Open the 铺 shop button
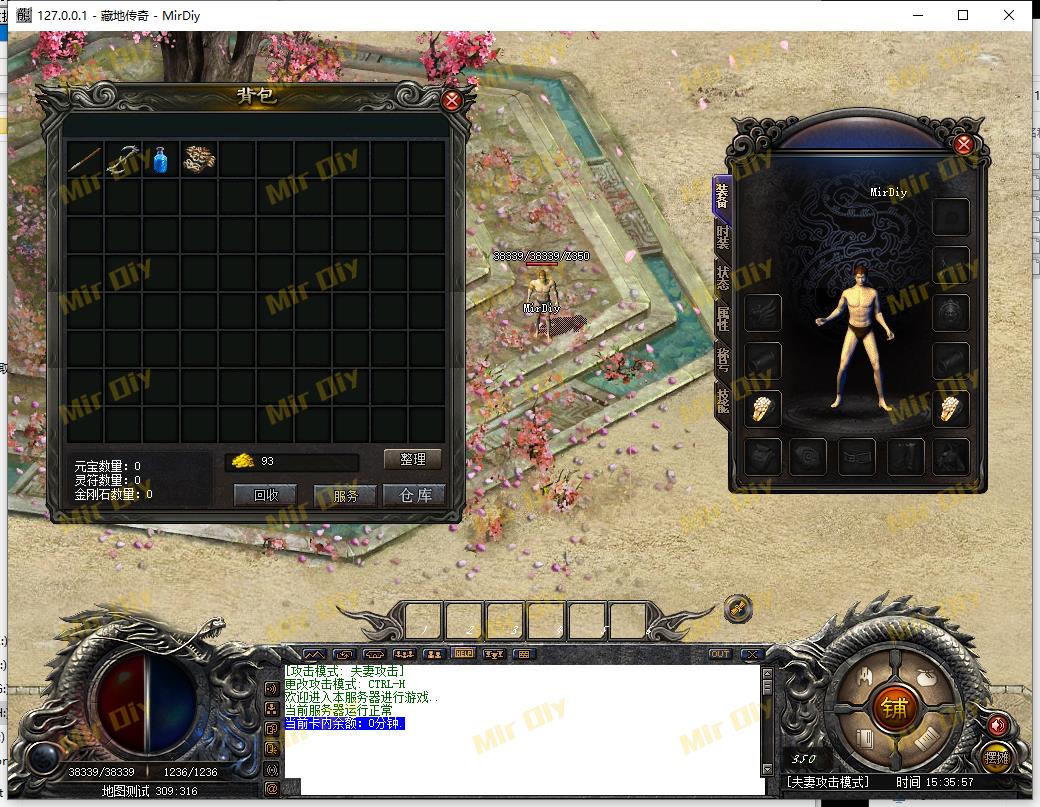Image resolution: width=1040 pixels, height=807 pixels. (x=893, y=709)
